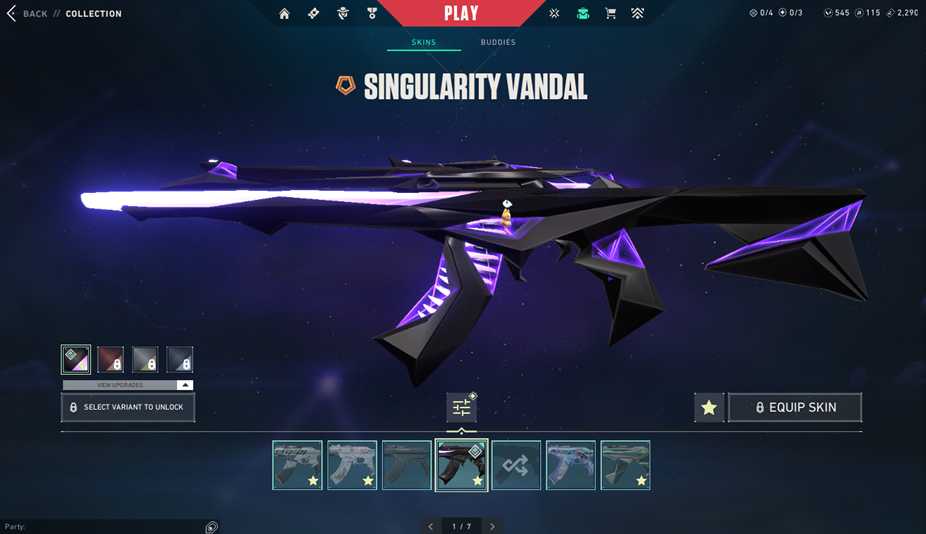This screenshot has width=926, height=534.
Task: Switch to the Buddies tab
Action: (x=498, y=43)
